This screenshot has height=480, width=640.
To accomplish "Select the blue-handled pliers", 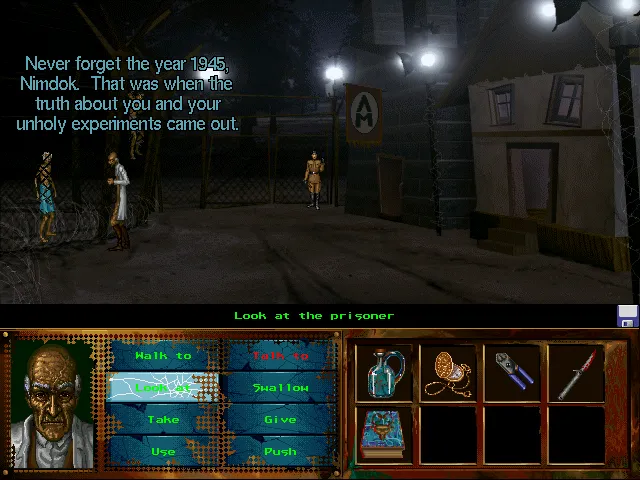I will (511, 374).
